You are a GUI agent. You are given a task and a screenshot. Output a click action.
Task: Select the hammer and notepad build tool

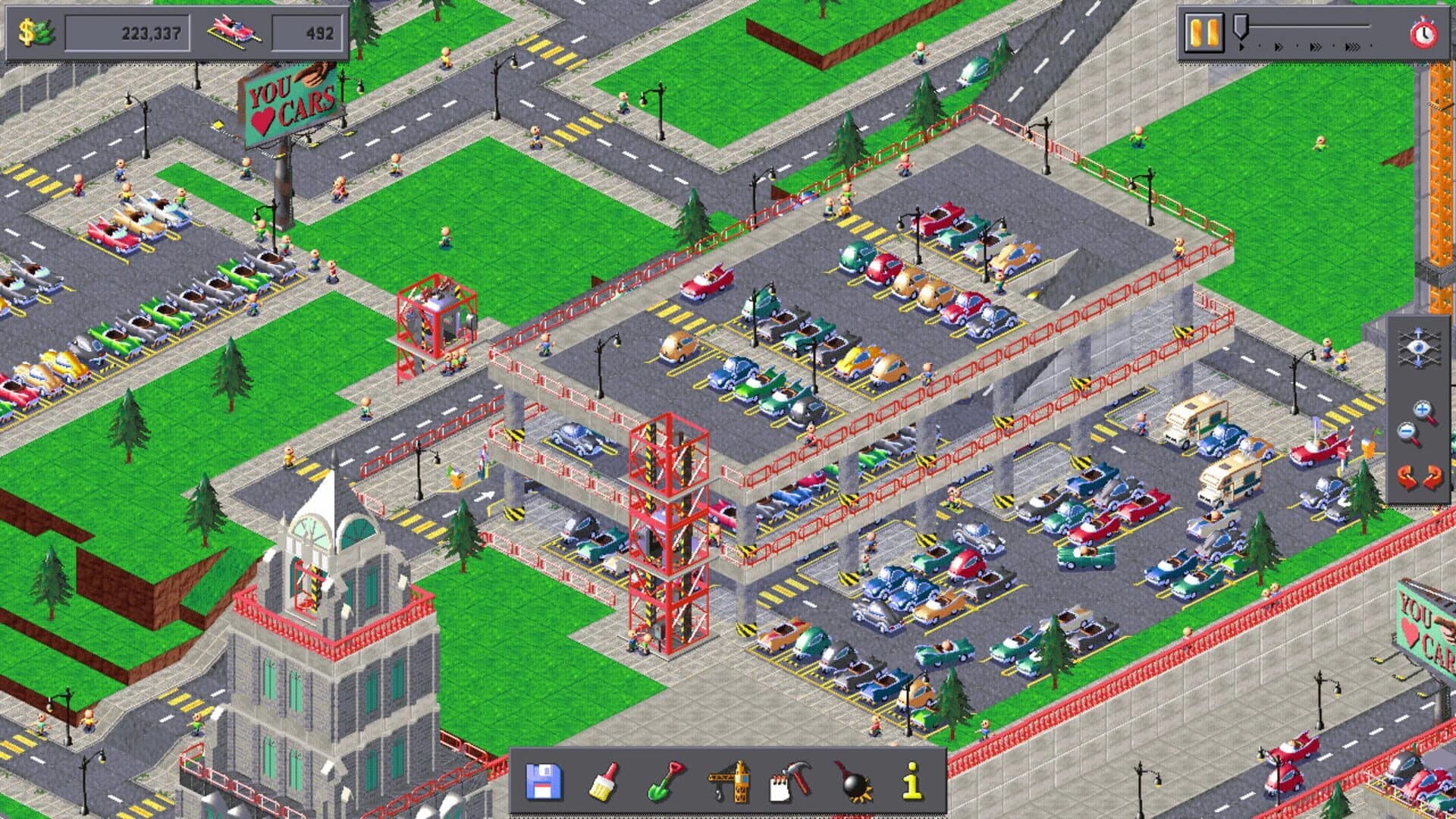coord(789,781)
